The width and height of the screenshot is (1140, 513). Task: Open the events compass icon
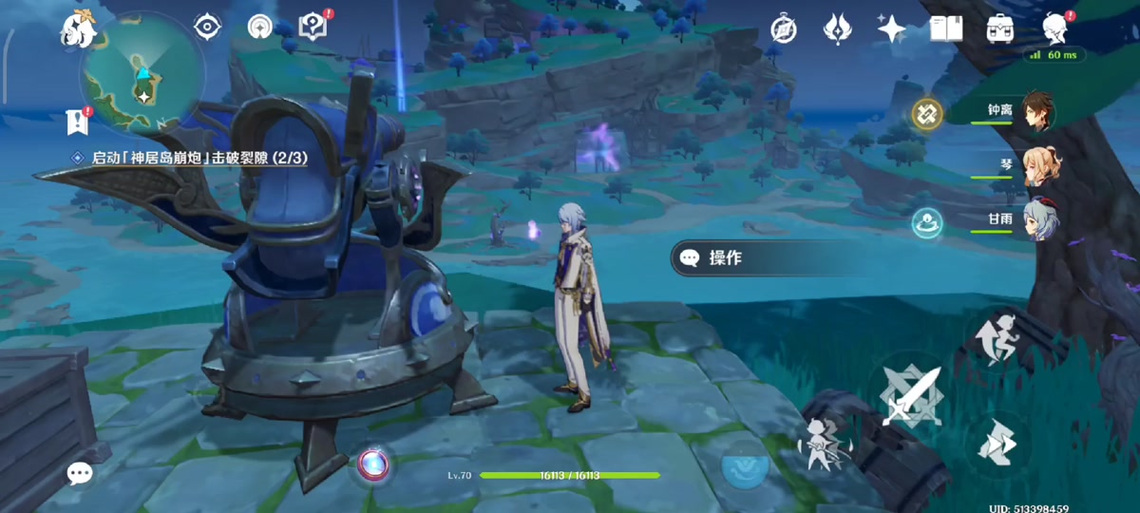coord(784,29)
